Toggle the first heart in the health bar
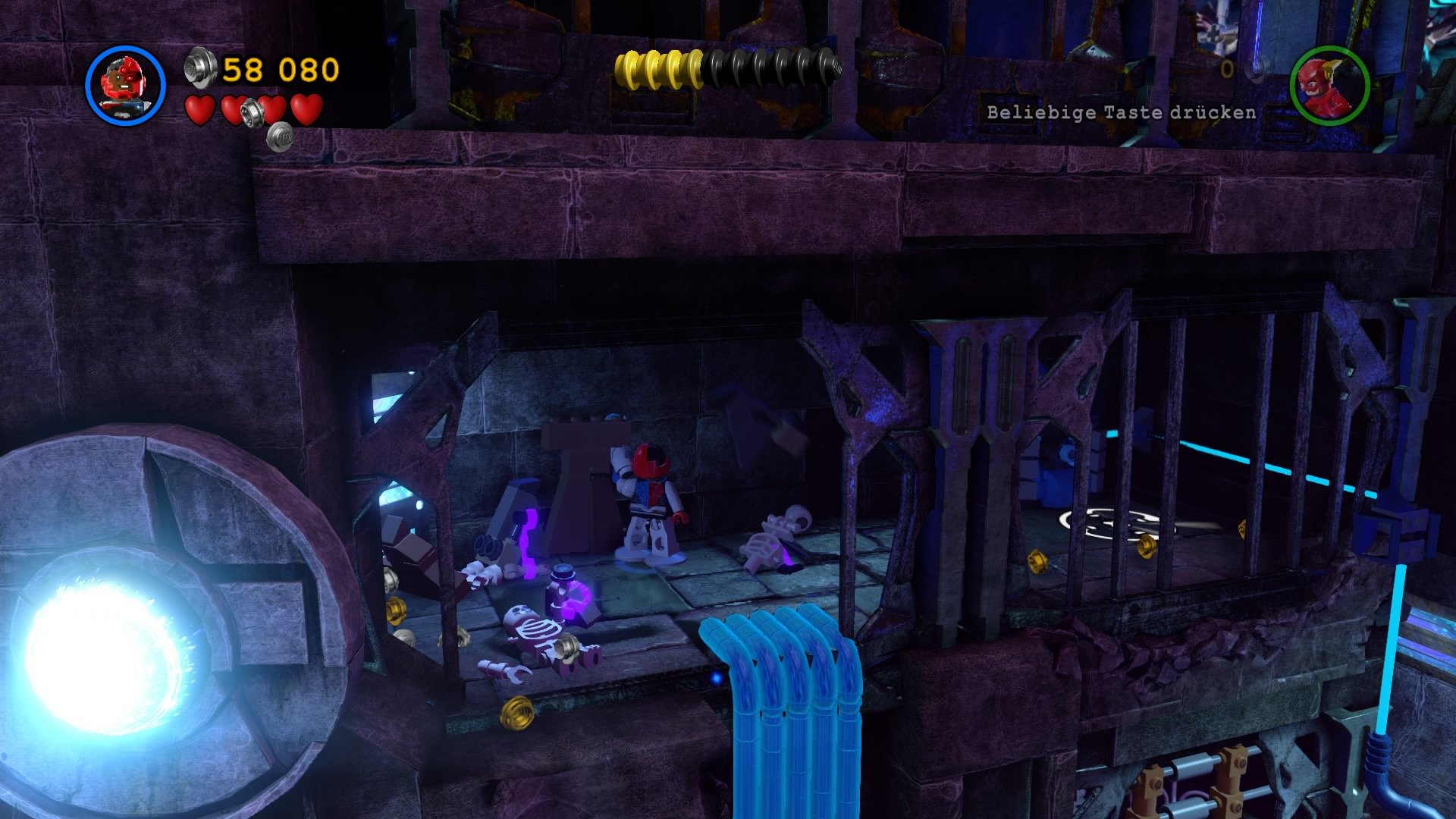The width and height of the screenshot is (1456, 819). coord(199,108)
